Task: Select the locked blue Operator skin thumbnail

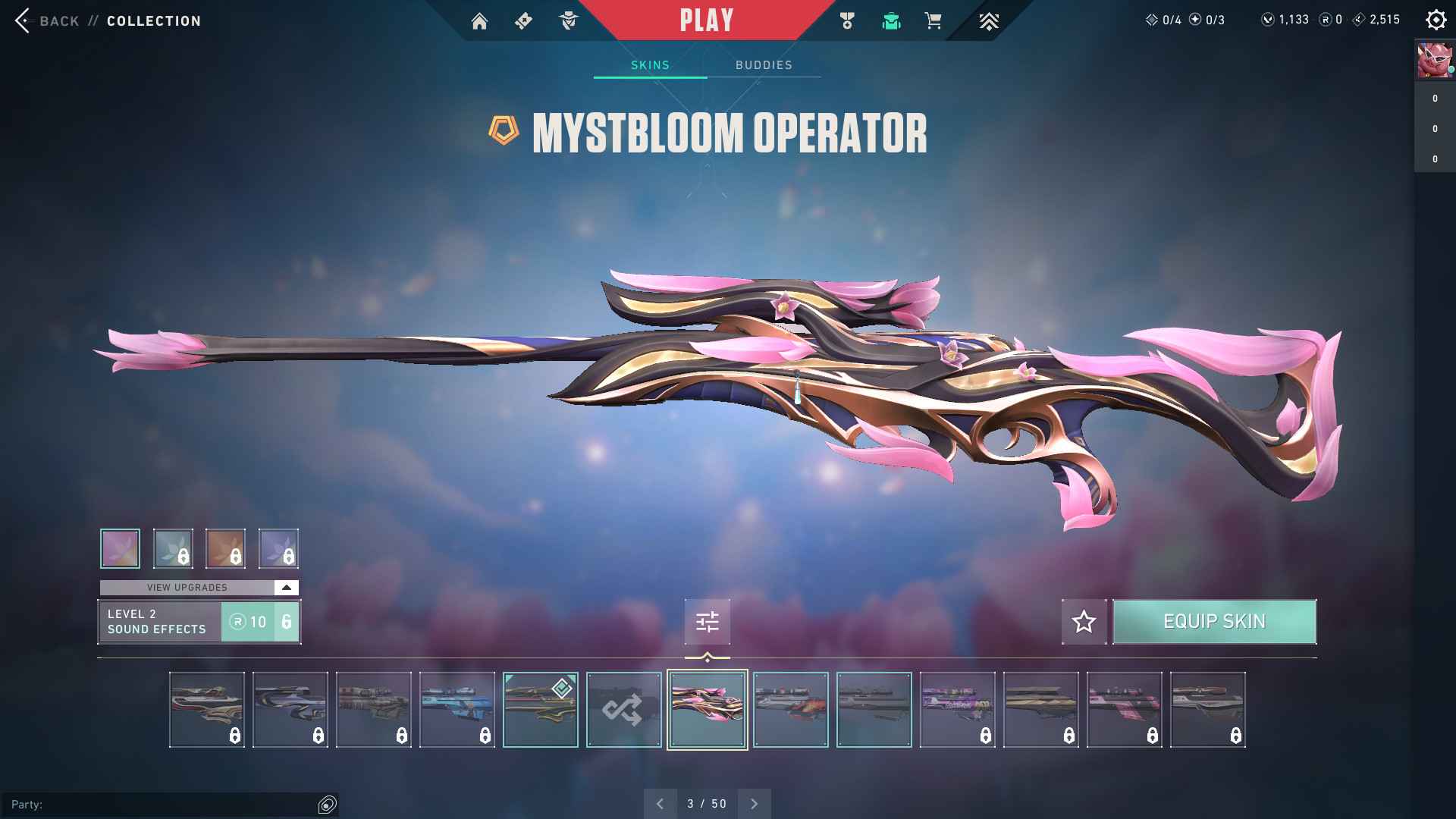Action: (457, 710)
